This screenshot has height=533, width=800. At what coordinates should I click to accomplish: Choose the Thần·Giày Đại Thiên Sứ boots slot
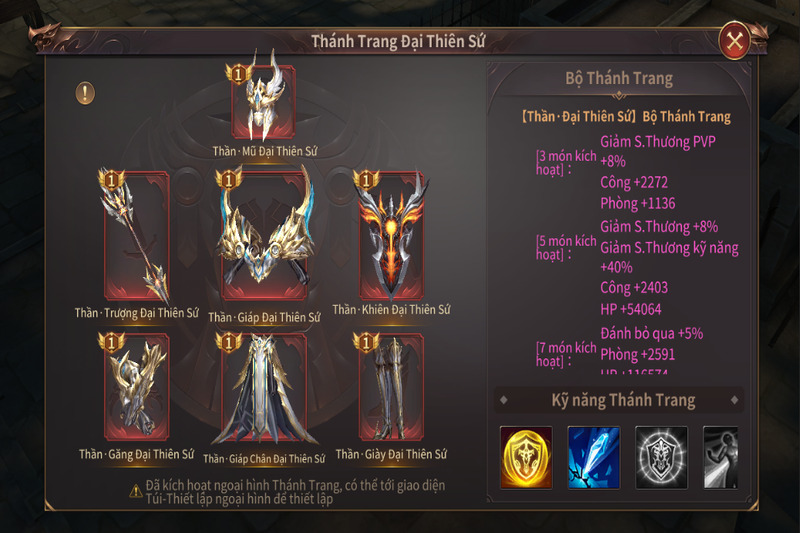pyautogui.click(x=391, y=389)
